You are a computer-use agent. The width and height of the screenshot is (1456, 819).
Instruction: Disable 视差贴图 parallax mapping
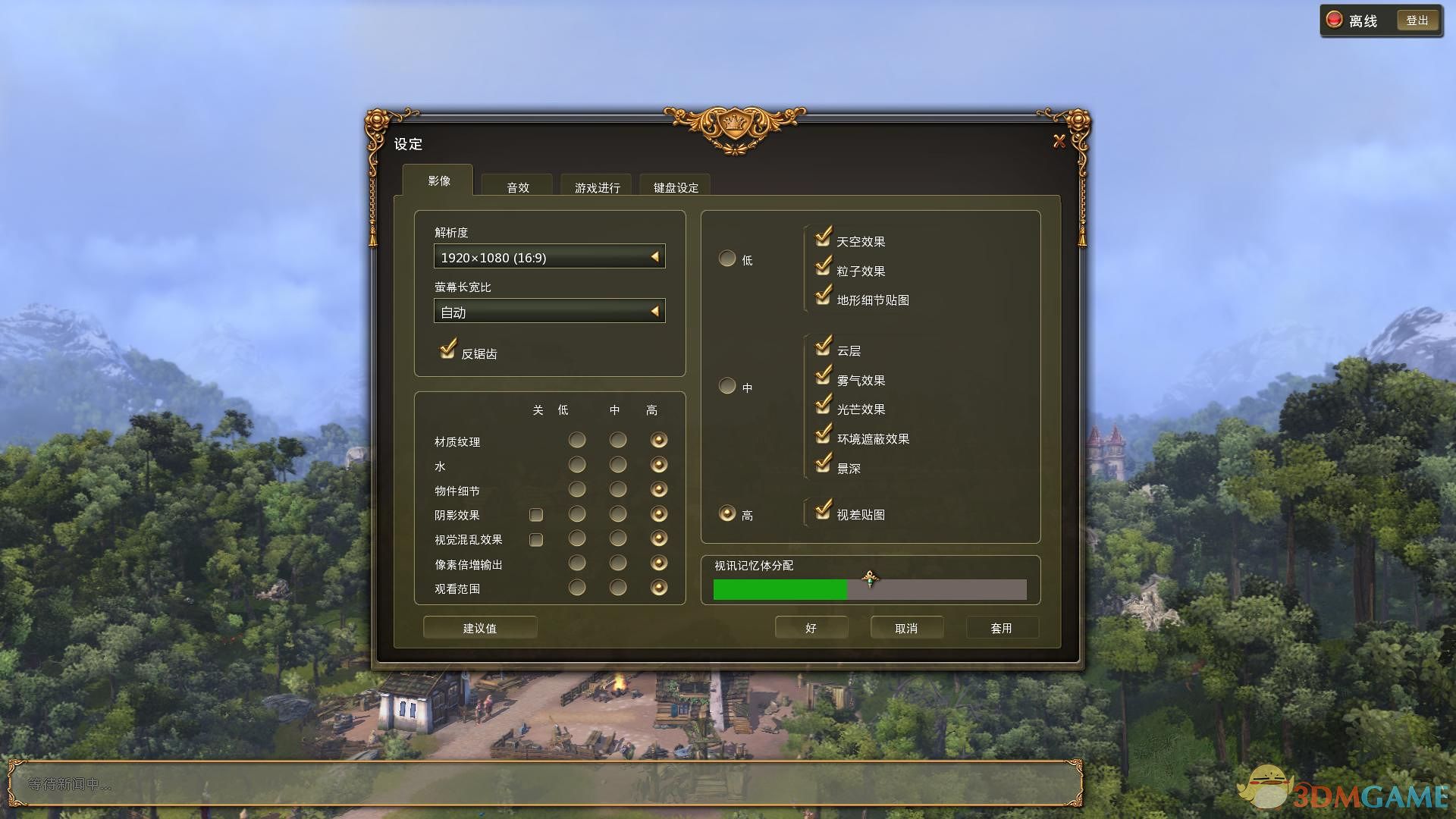pyautogui.click(x=824, y=512)
